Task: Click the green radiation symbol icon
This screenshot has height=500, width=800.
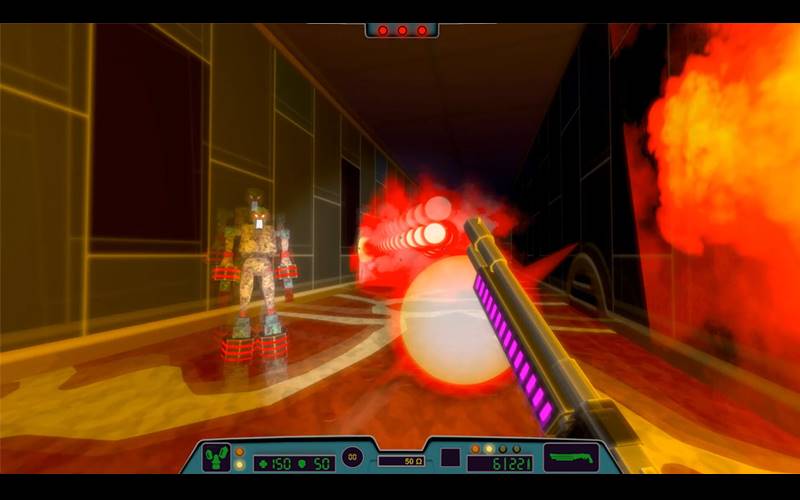Action: tap(216, 458)
